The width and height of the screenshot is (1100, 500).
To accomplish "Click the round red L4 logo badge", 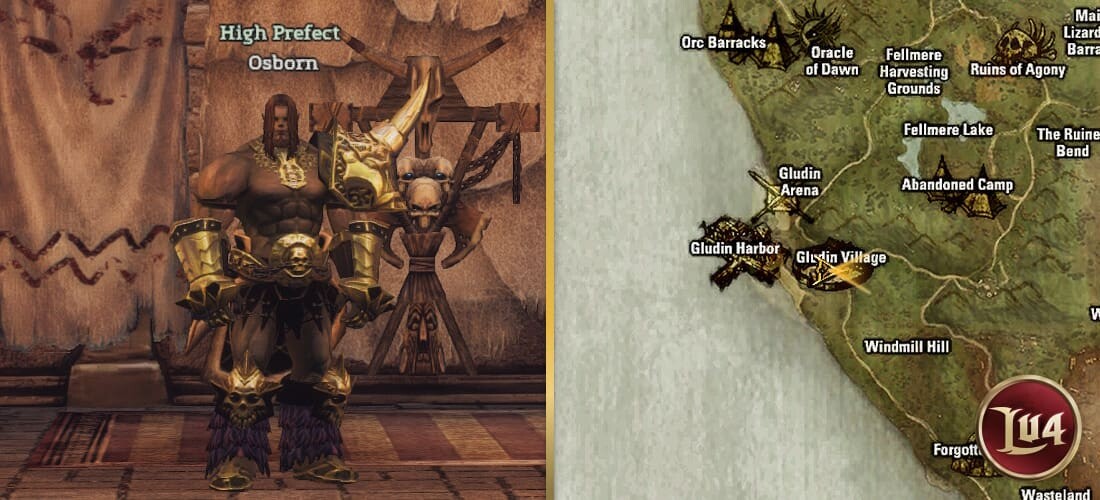I will pyautogui.click(x=1029, y=424).
